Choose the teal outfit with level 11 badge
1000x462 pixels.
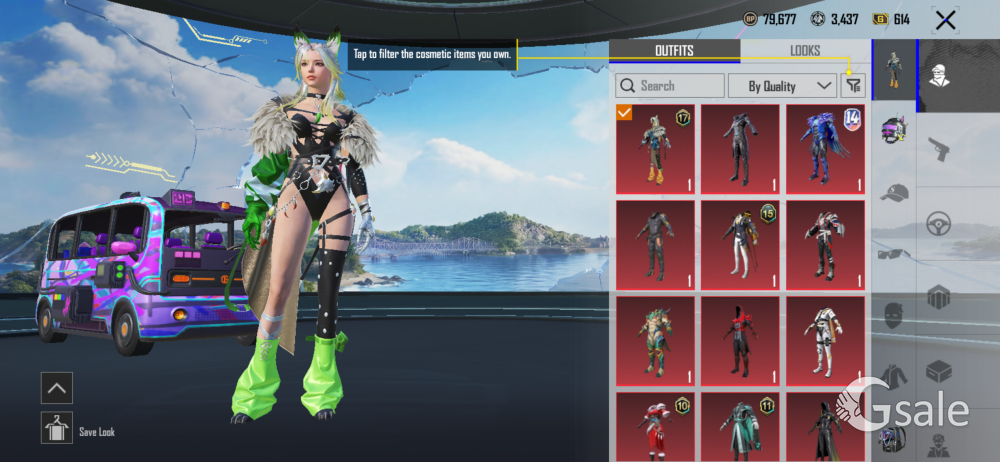click(x=740, y=427)
